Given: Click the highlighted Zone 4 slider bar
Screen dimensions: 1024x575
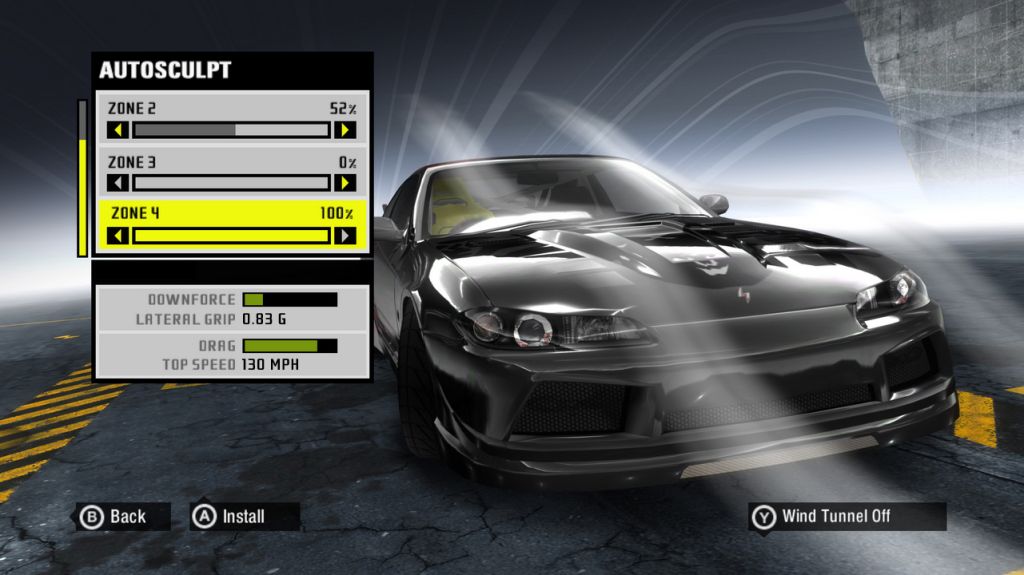Looking at the screenshot, I should (231, 236).
